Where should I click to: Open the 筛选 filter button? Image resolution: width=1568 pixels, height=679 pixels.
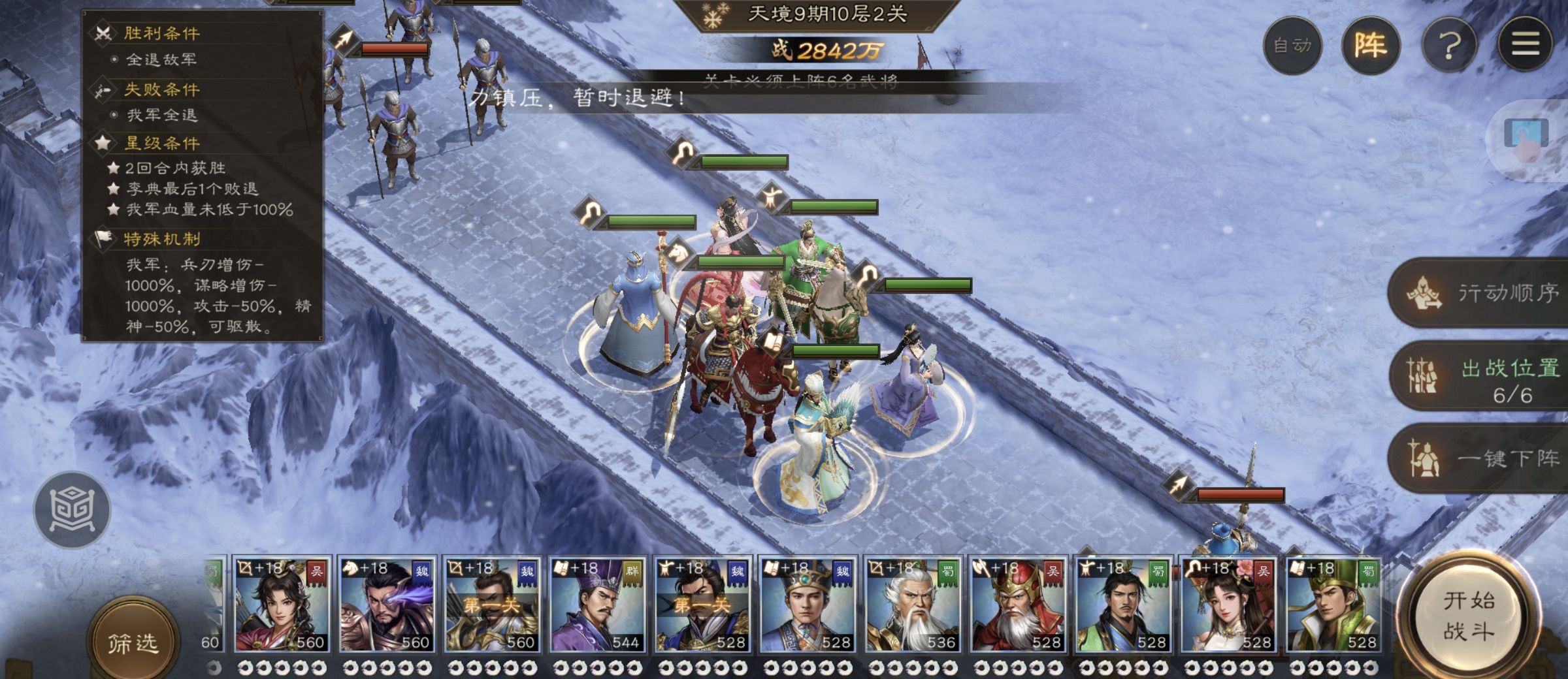[x=133, y=643]
